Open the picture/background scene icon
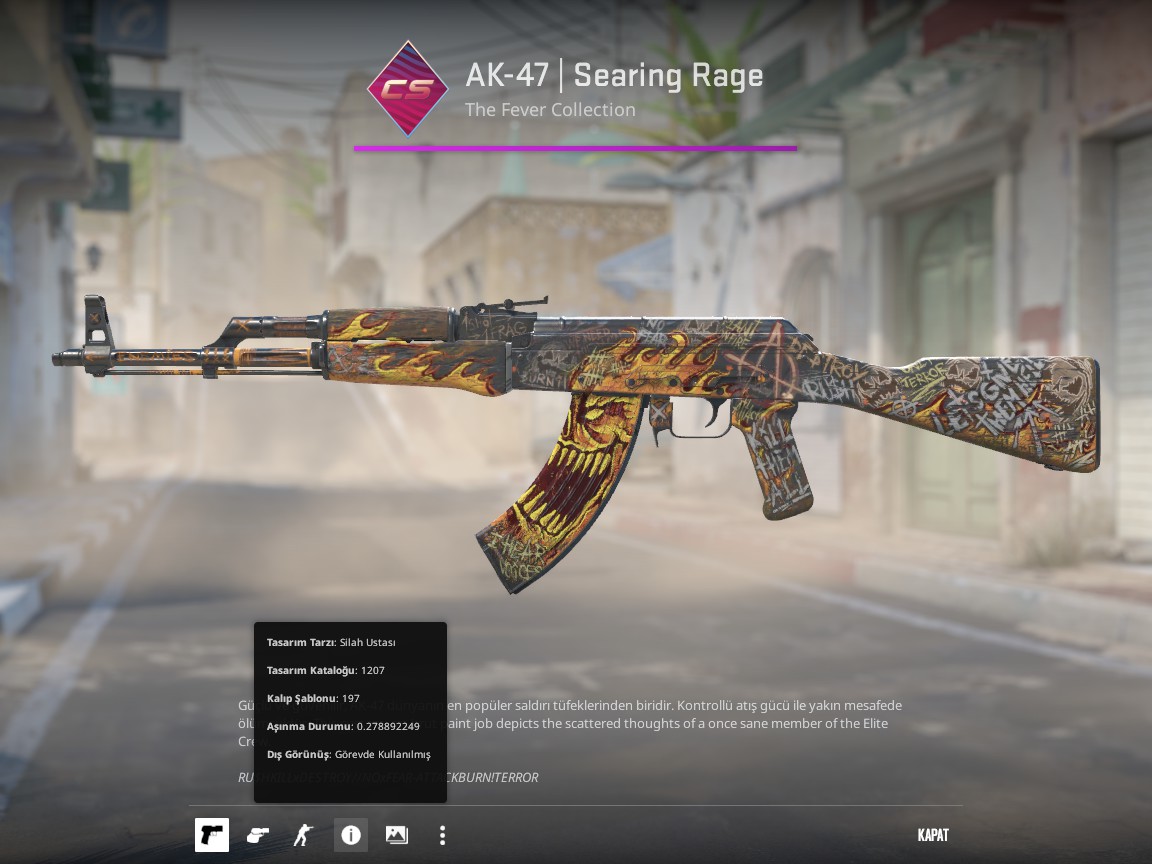Image resolution: width=1152 pixels, height=864 pixels. (x=396, y=835)
